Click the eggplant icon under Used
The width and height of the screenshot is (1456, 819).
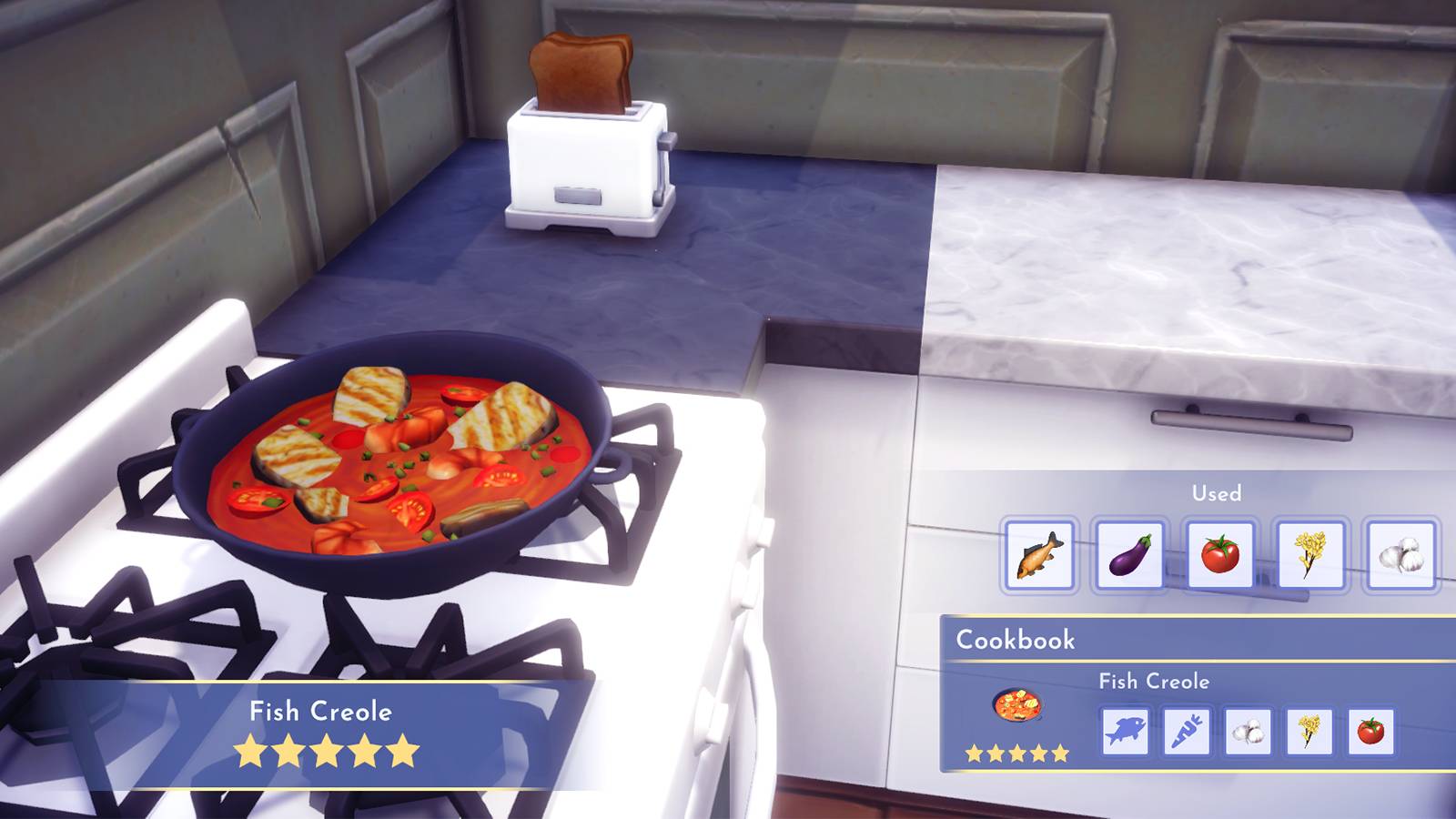coord(1131,553)
